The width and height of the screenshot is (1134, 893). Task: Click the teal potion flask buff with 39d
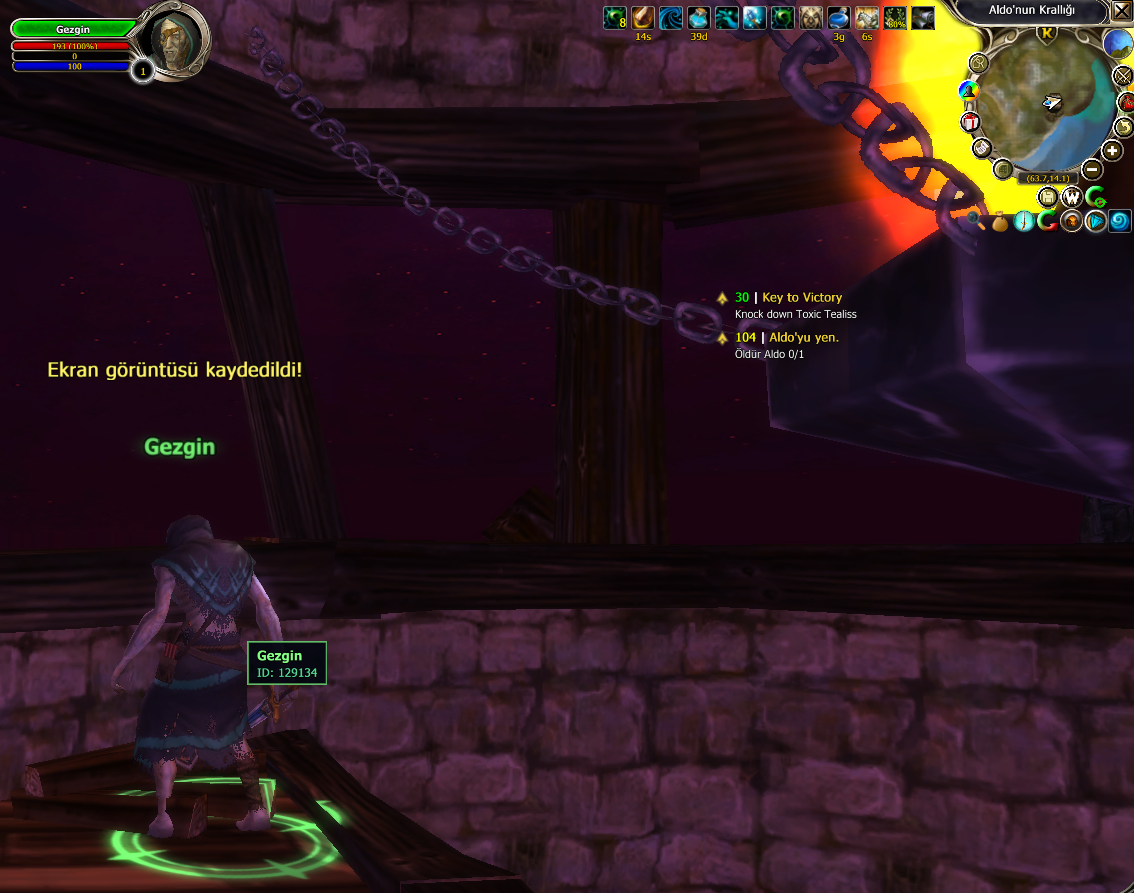(698, 17)
